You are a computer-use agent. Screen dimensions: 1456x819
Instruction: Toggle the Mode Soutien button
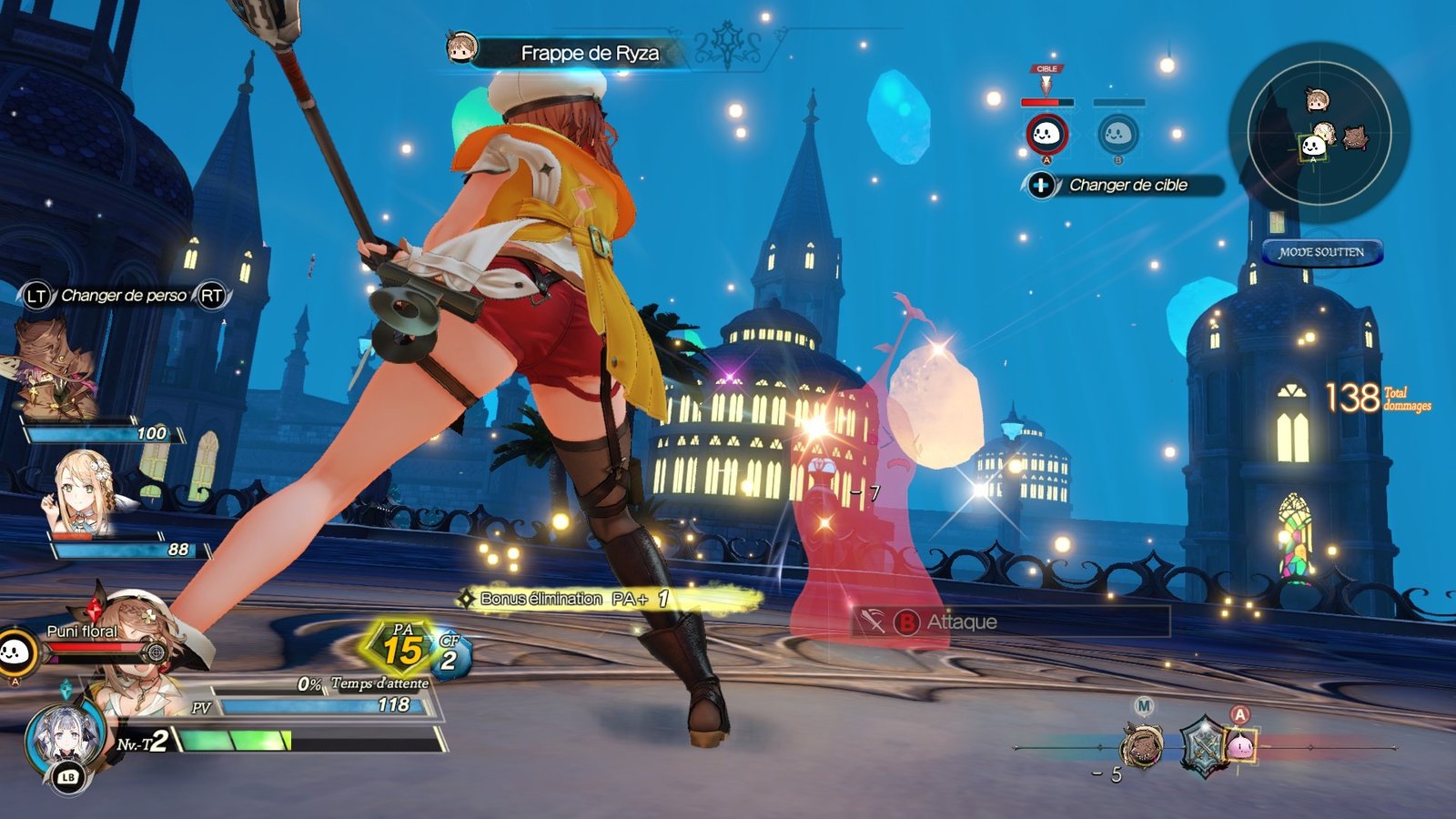click(x=1321, y=252)
